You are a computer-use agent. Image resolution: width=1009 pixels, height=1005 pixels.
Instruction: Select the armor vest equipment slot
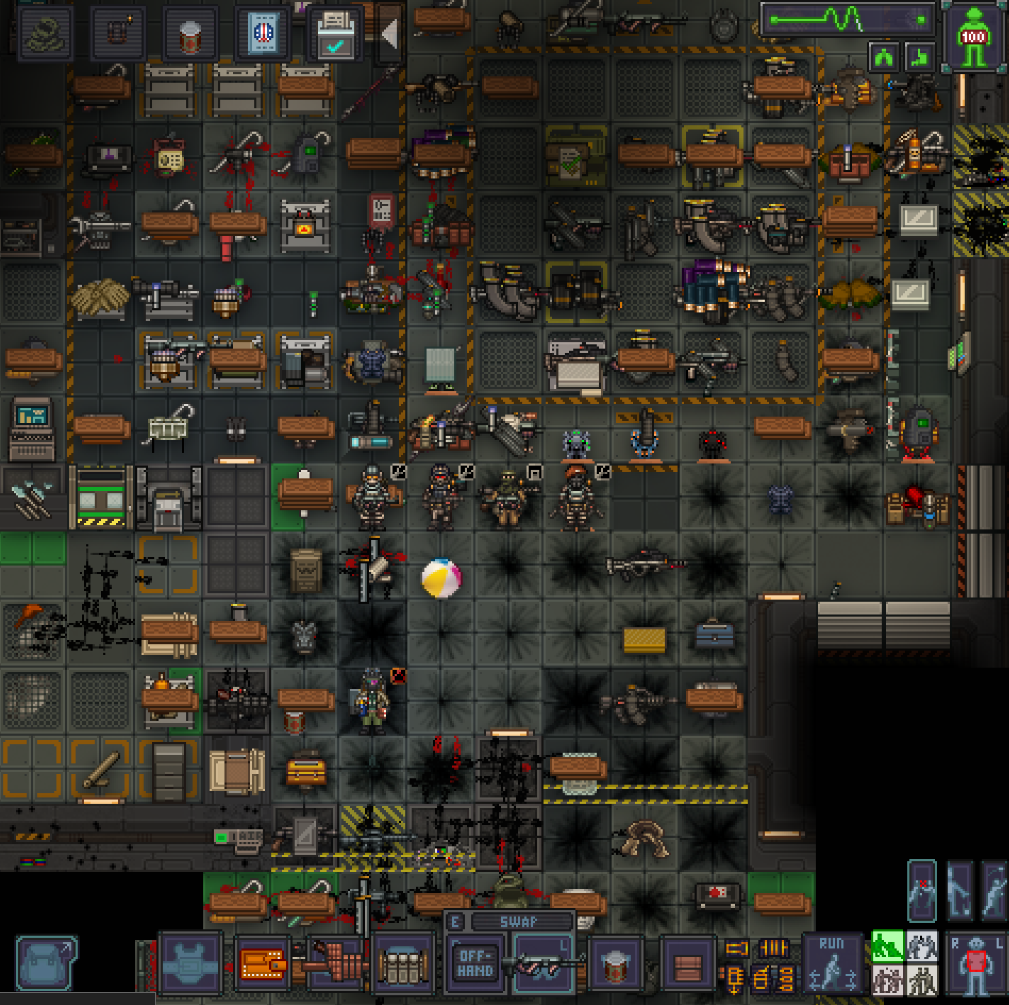click(x=190, y=962)
